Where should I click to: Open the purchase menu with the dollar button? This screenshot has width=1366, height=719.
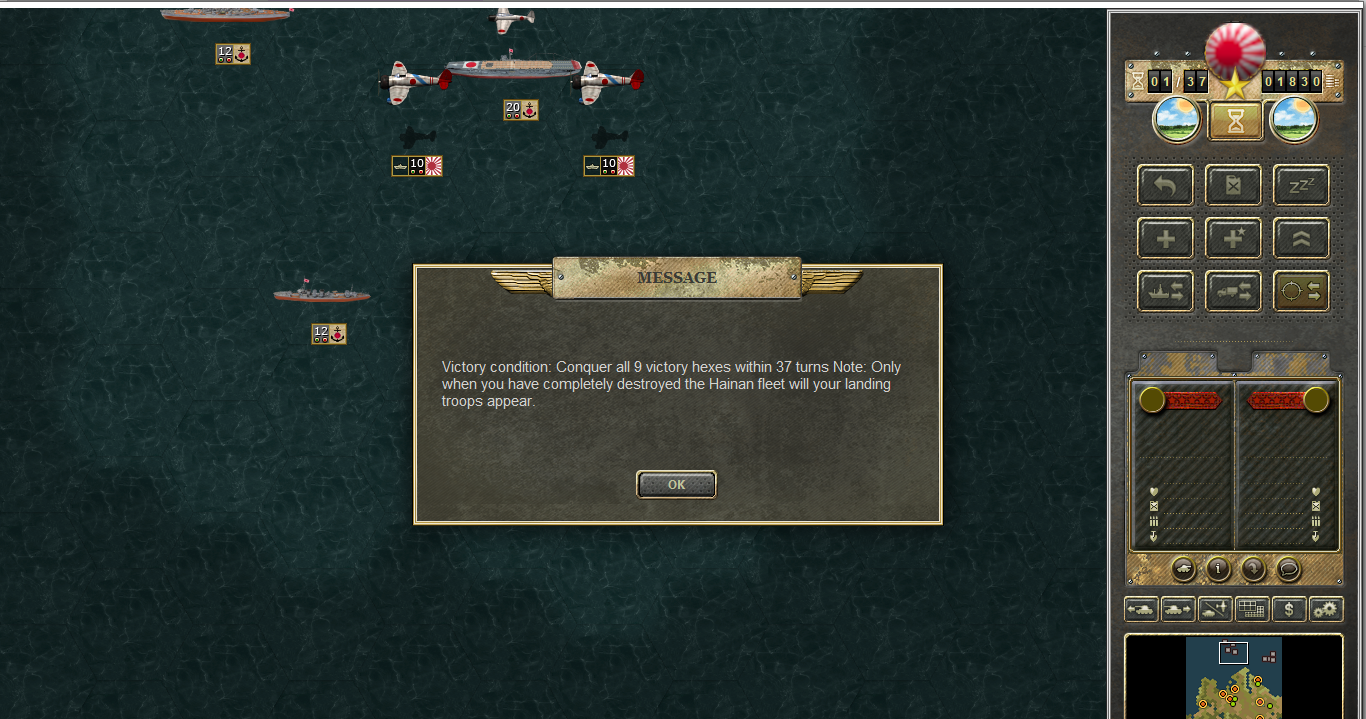[x=1289, y=608]
